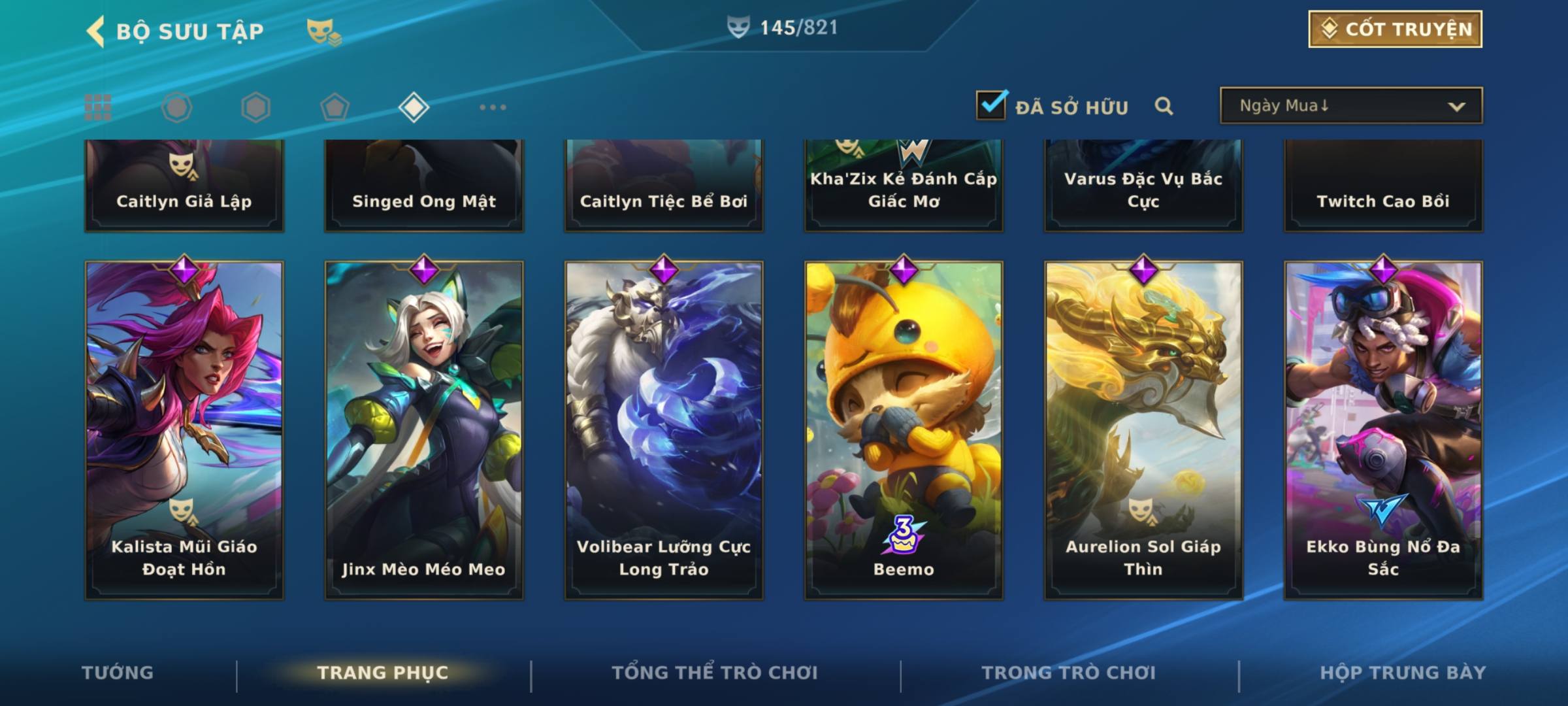Select the grid all-skins filter icon
Screen dimensions: 1568x706
coord(98,107)
